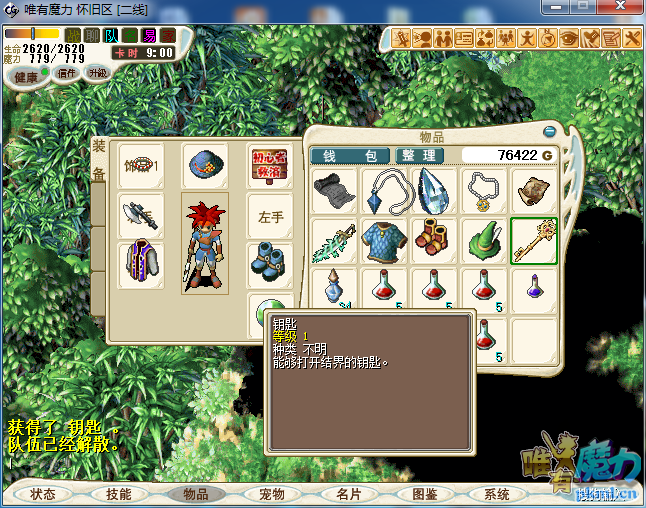Select the equipped blue hat slot
The width and height of the screenshot is (646, 508).
pos(204,165)
